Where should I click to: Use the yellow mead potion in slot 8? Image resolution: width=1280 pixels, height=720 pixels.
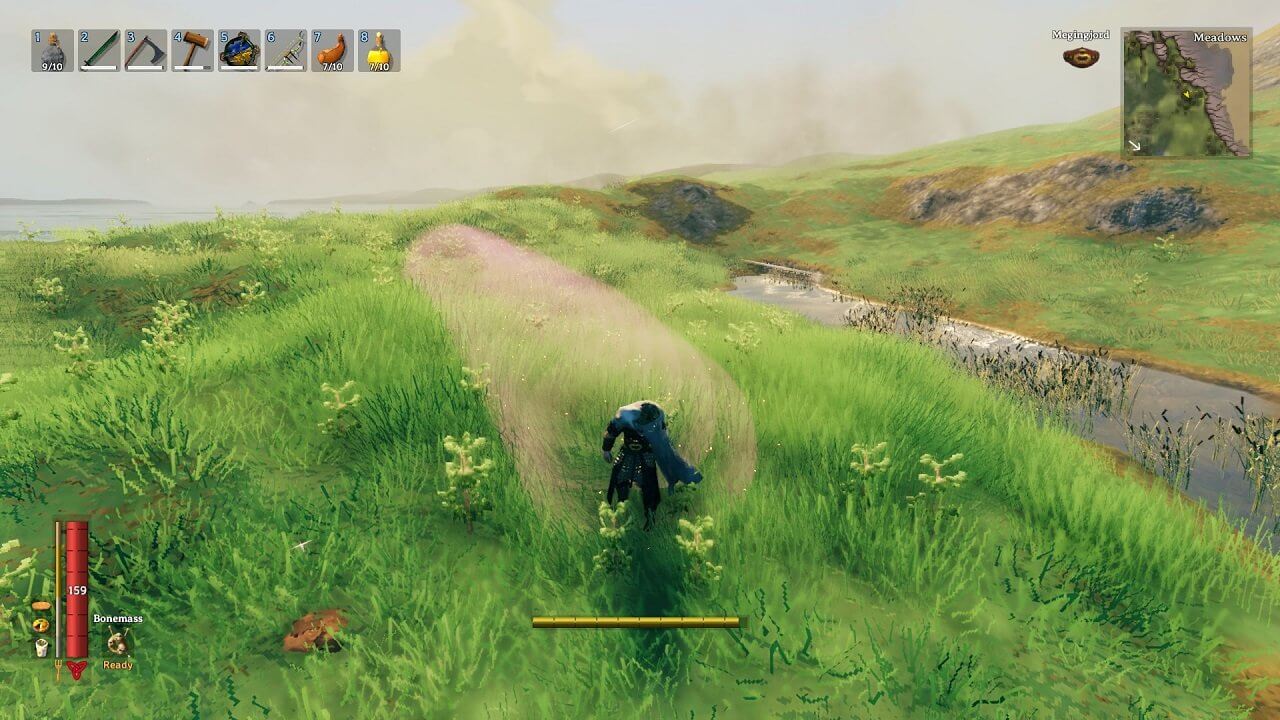pos(379,50)
